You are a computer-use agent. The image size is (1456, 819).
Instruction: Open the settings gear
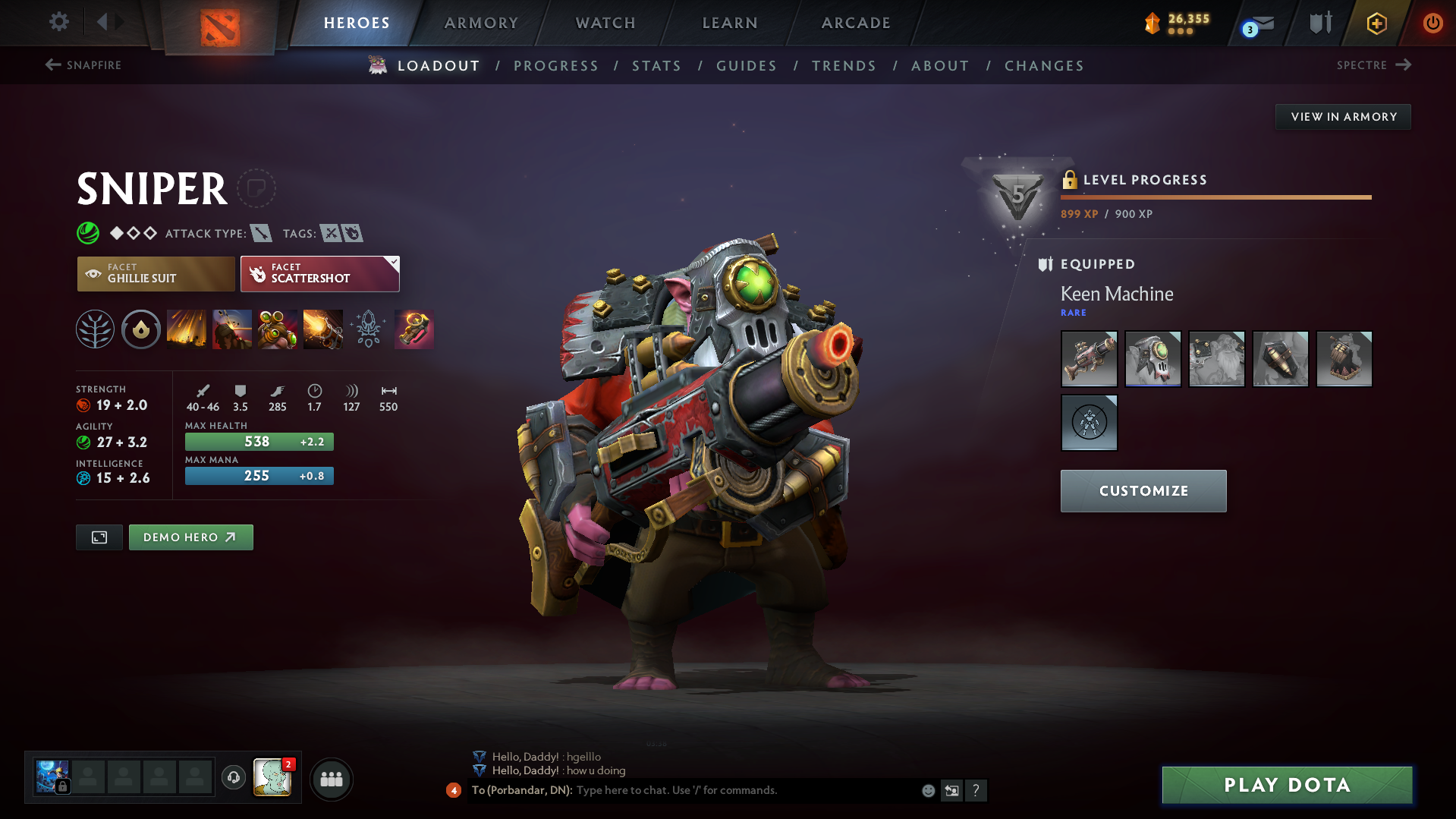(58, 23)
